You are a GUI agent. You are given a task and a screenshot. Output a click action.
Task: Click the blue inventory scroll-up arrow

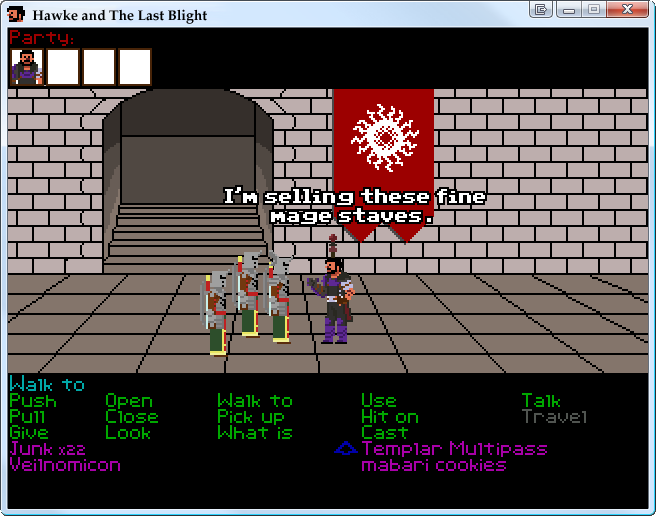point(345,450)
